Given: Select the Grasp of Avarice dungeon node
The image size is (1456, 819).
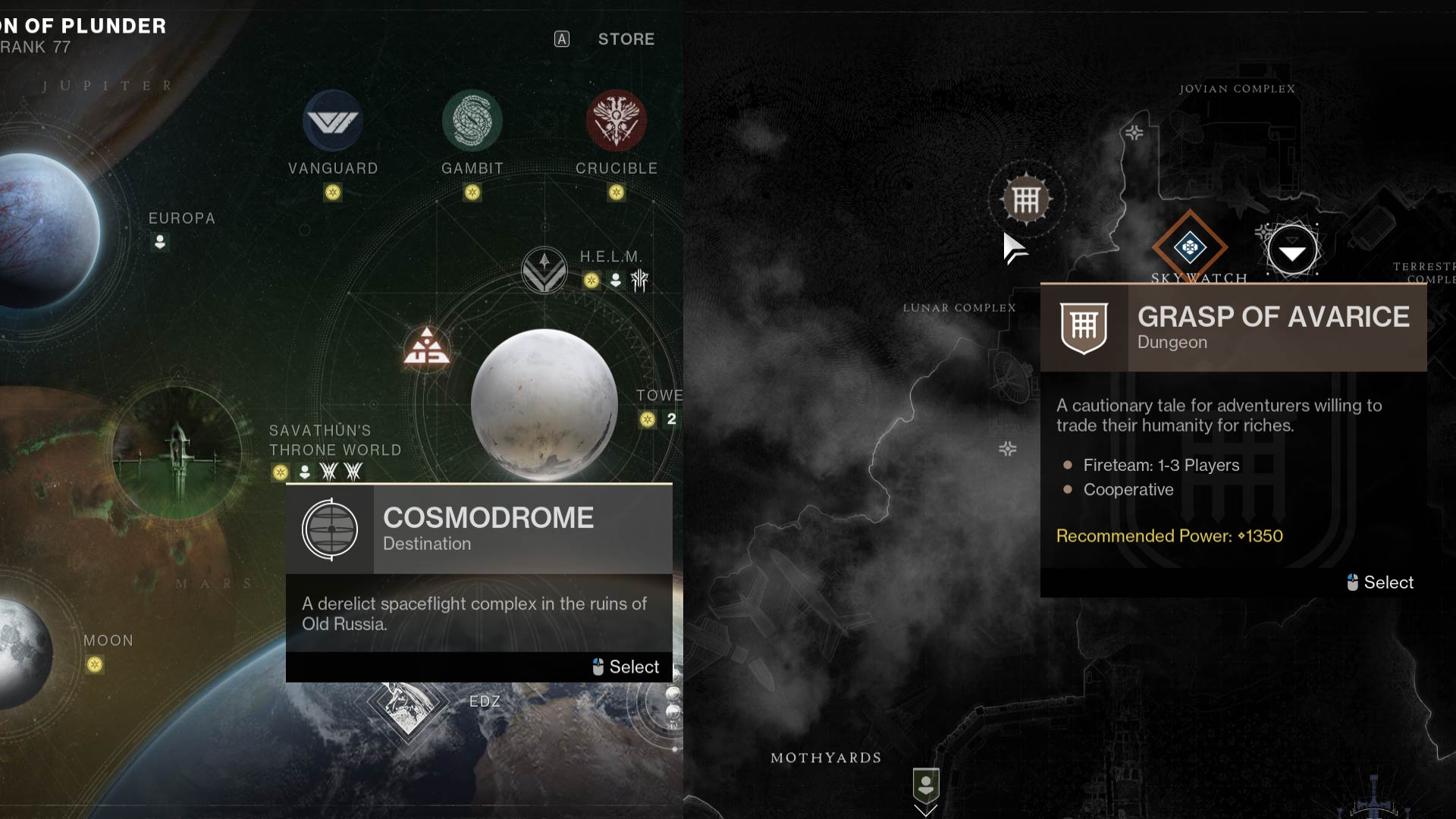Looking at the screenshot, I should click(1026, 200).
